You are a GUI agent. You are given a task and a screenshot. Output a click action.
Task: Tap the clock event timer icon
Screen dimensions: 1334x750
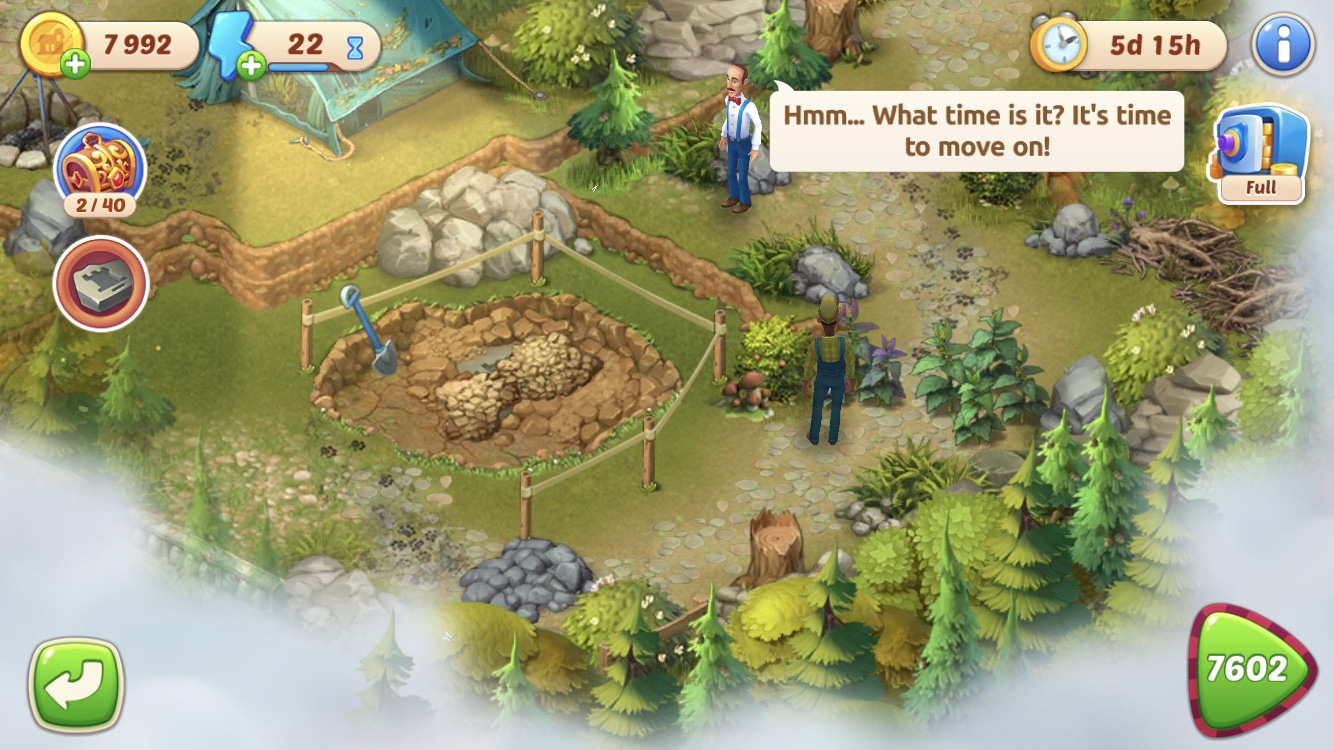click(1058, 45)
